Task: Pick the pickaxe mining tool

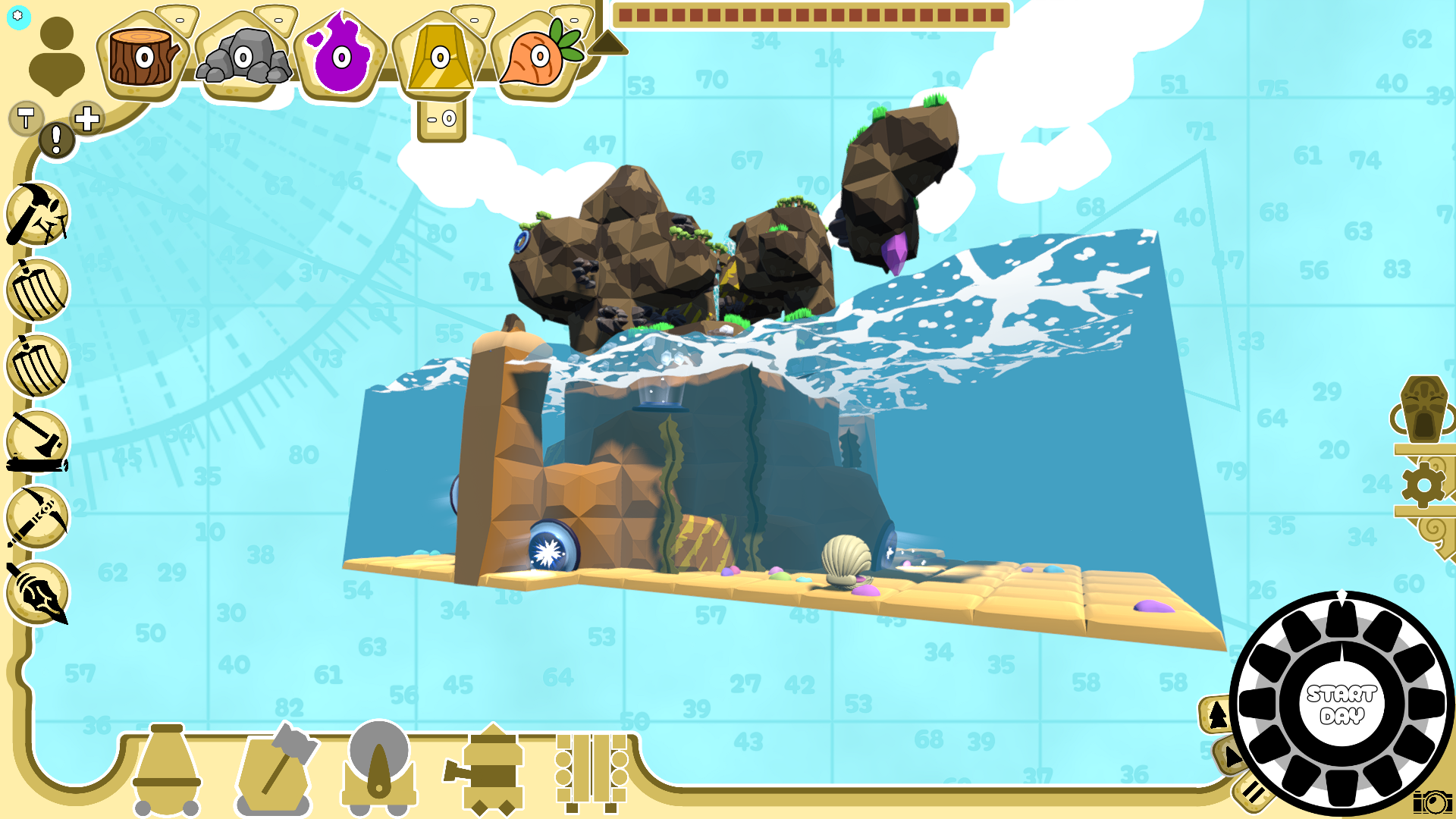Action: (x=37, y=518)
